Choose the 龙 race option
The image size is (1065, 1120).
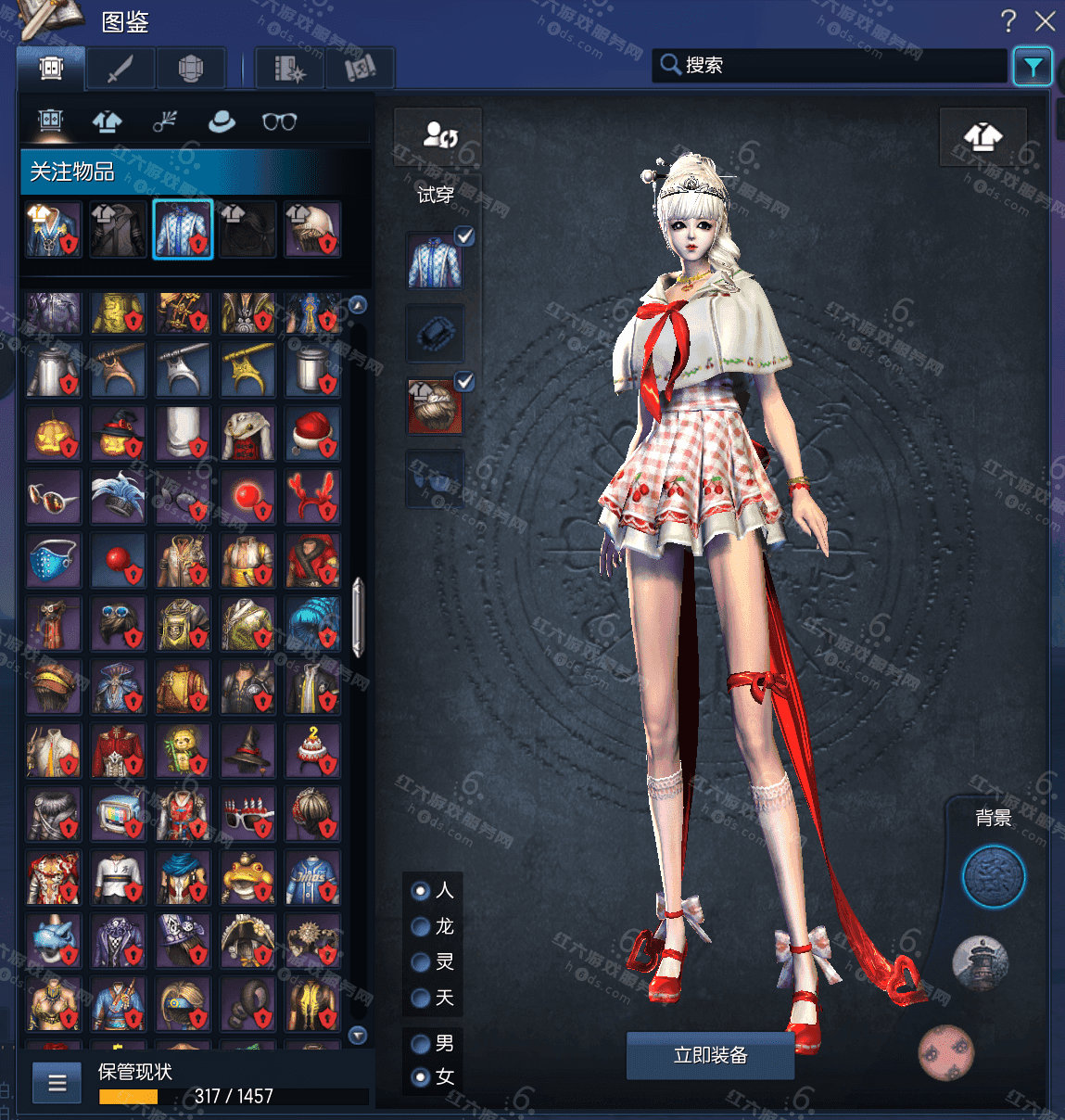click(421, 926)
